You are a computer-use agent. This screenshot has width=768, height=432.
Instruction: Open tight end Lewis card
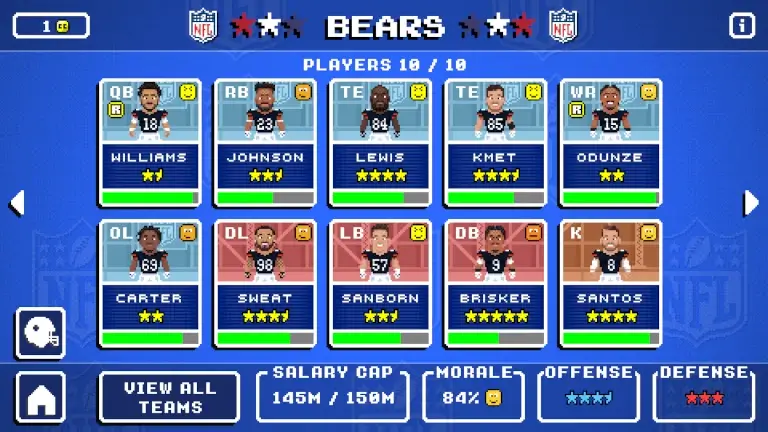[380, 142]
